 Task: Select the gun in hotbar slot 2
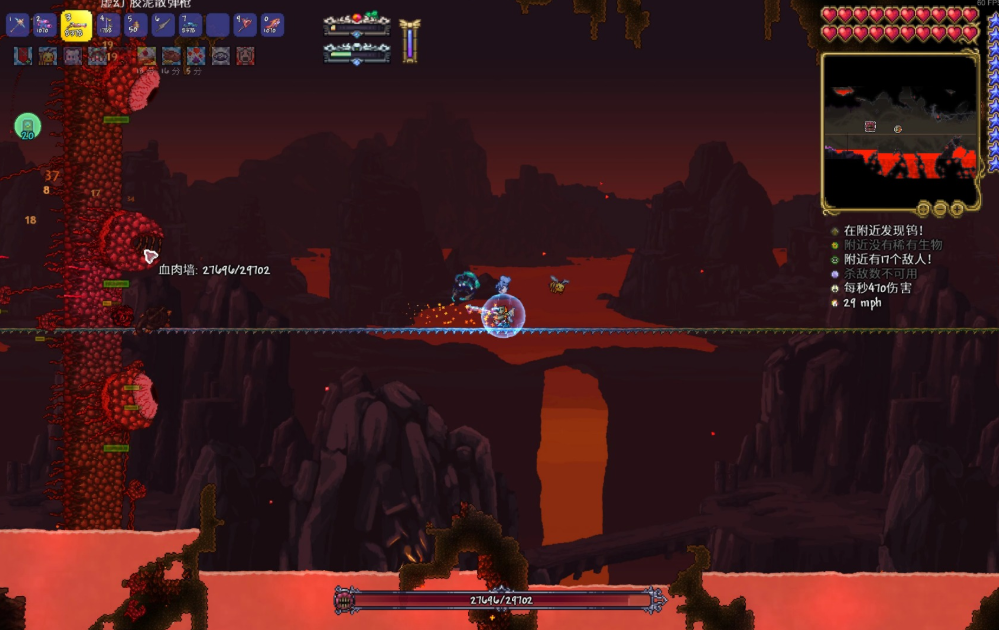tap(45, 25)
